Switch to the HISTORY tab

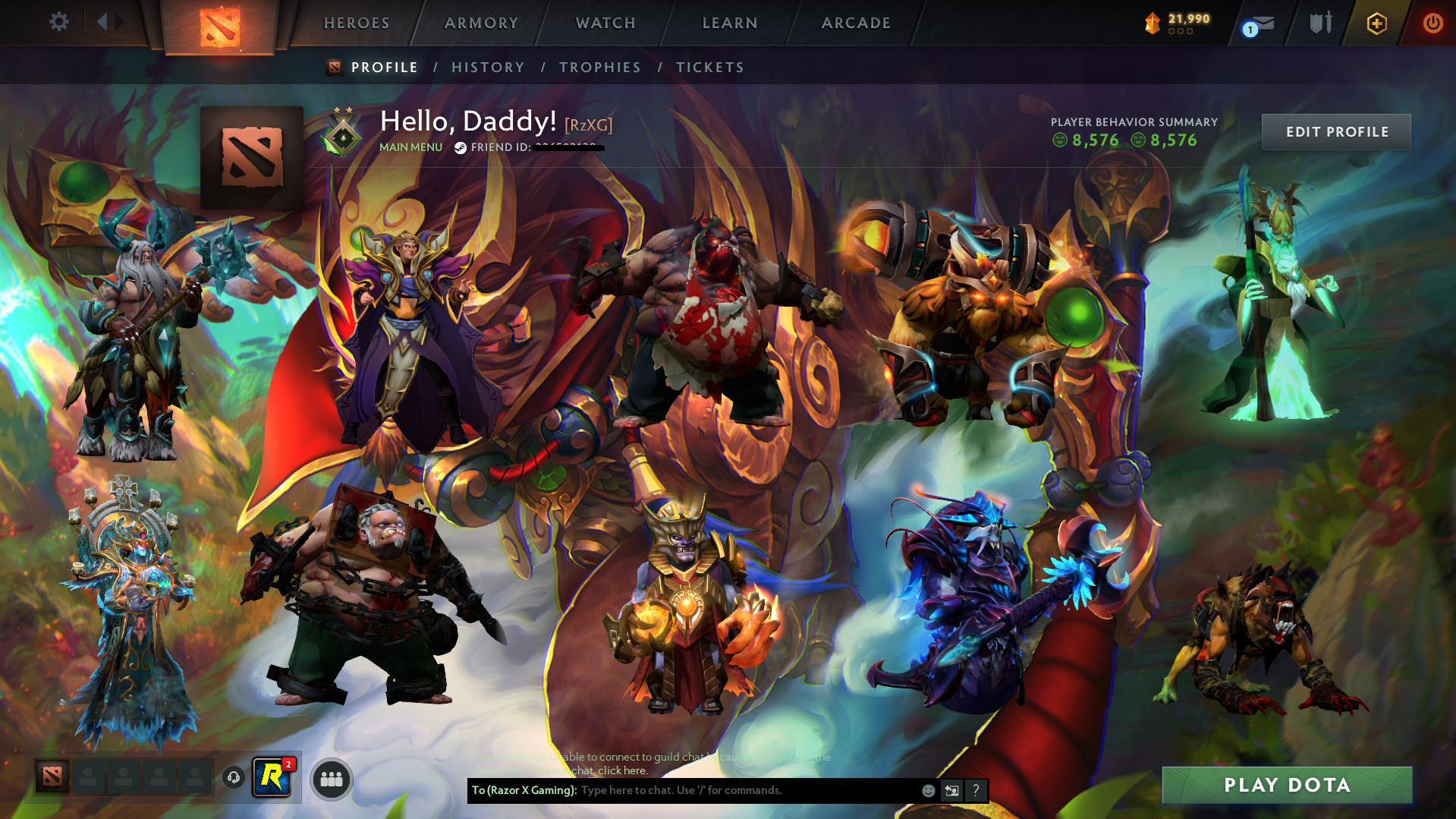click(x=488, y=67)
